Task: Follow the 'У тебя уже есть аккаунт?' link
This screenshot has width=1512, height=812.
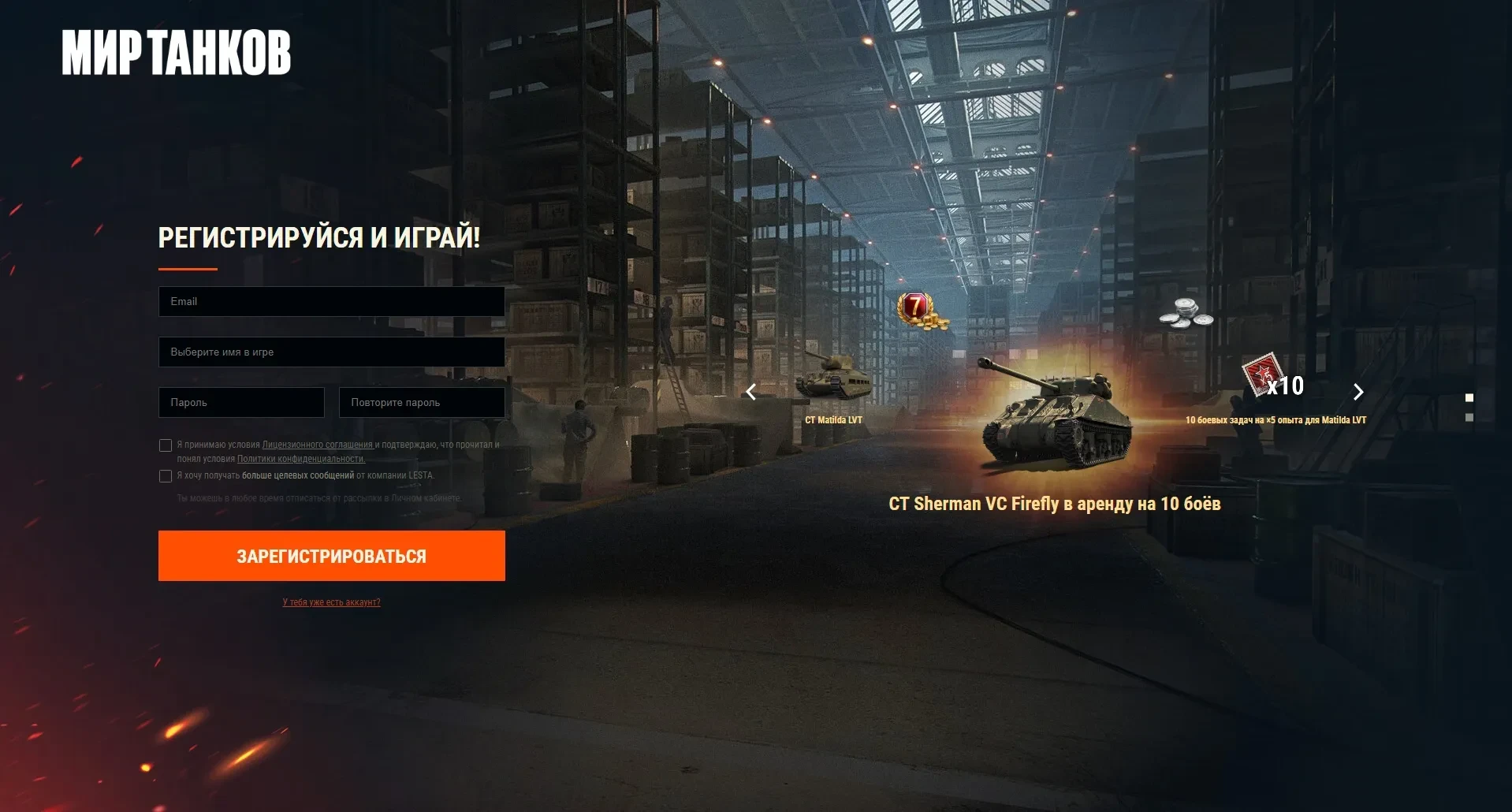Action: click(331, 602)
